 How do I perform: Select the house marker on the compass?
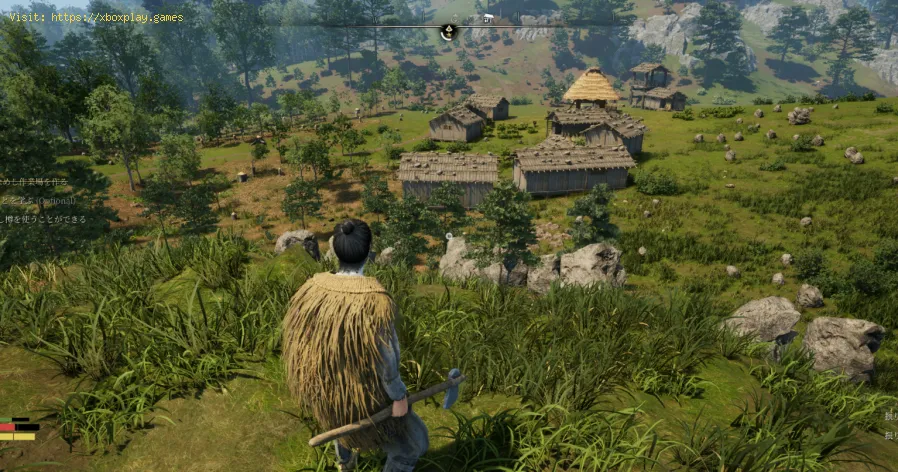click(489, 17)
